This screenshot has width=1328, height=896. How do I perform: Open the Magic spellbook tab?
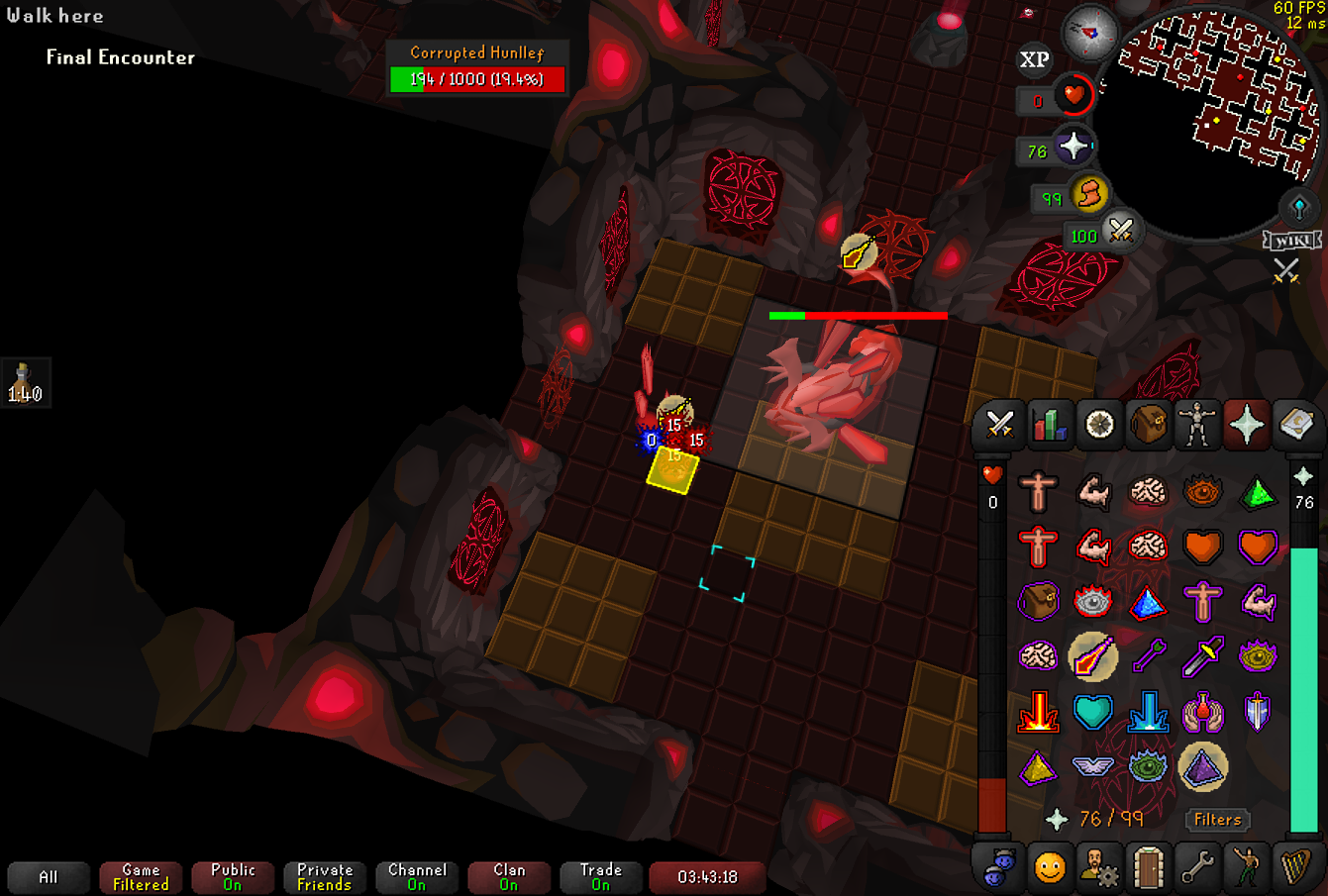1295,425
